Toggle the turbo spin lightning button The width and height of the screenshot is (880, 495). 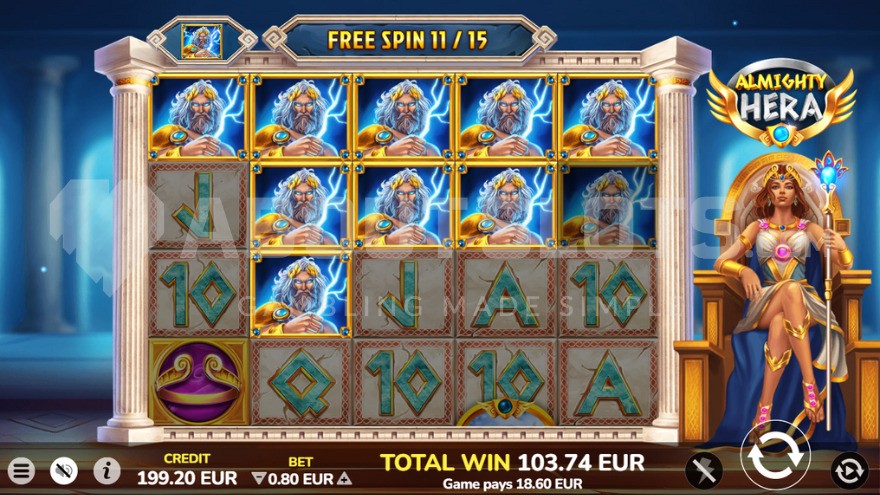[x=704, y=470]
